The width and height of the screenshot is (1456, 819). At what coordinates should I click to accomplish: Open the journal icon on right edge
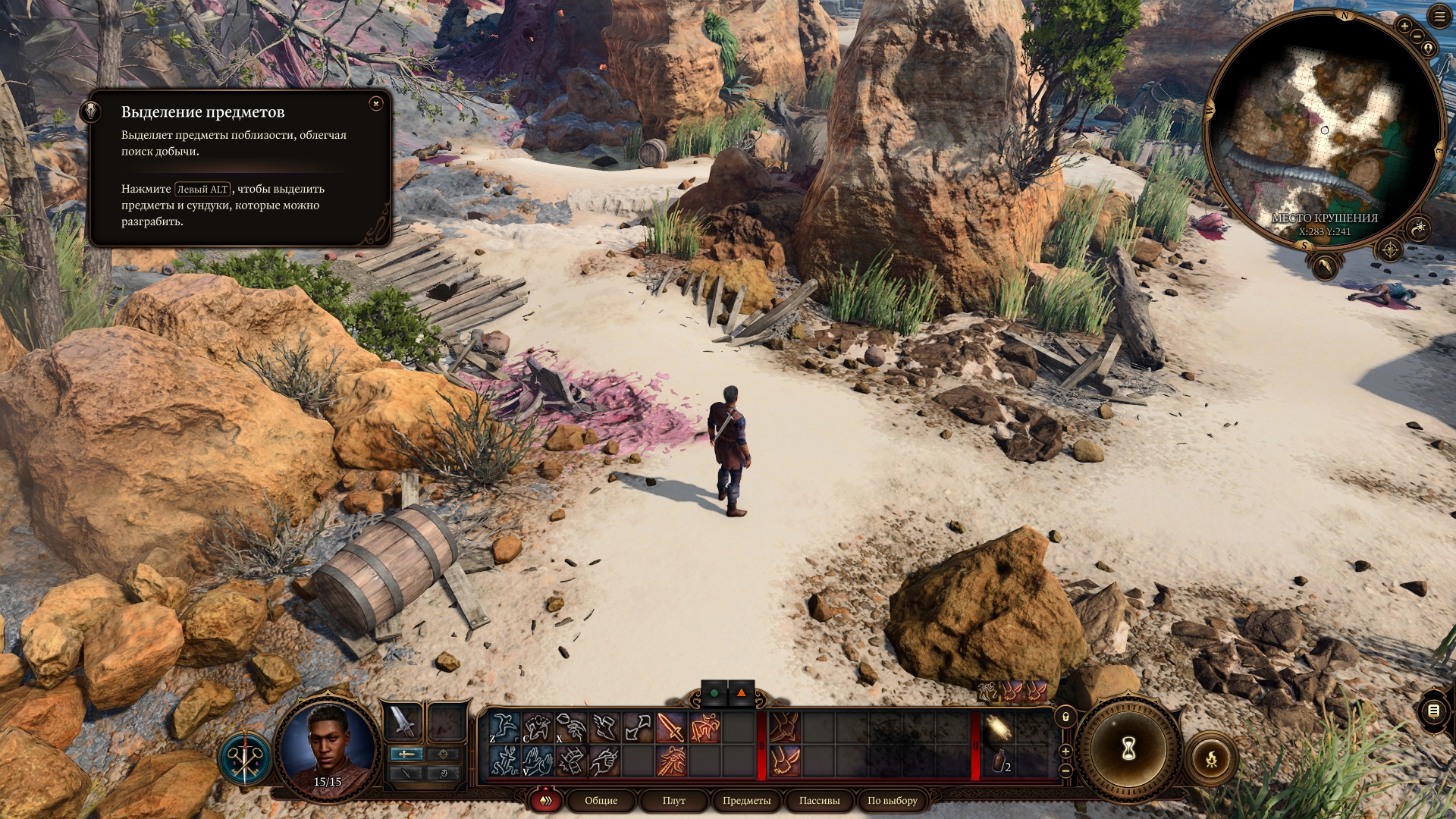tap(1433, 711)
